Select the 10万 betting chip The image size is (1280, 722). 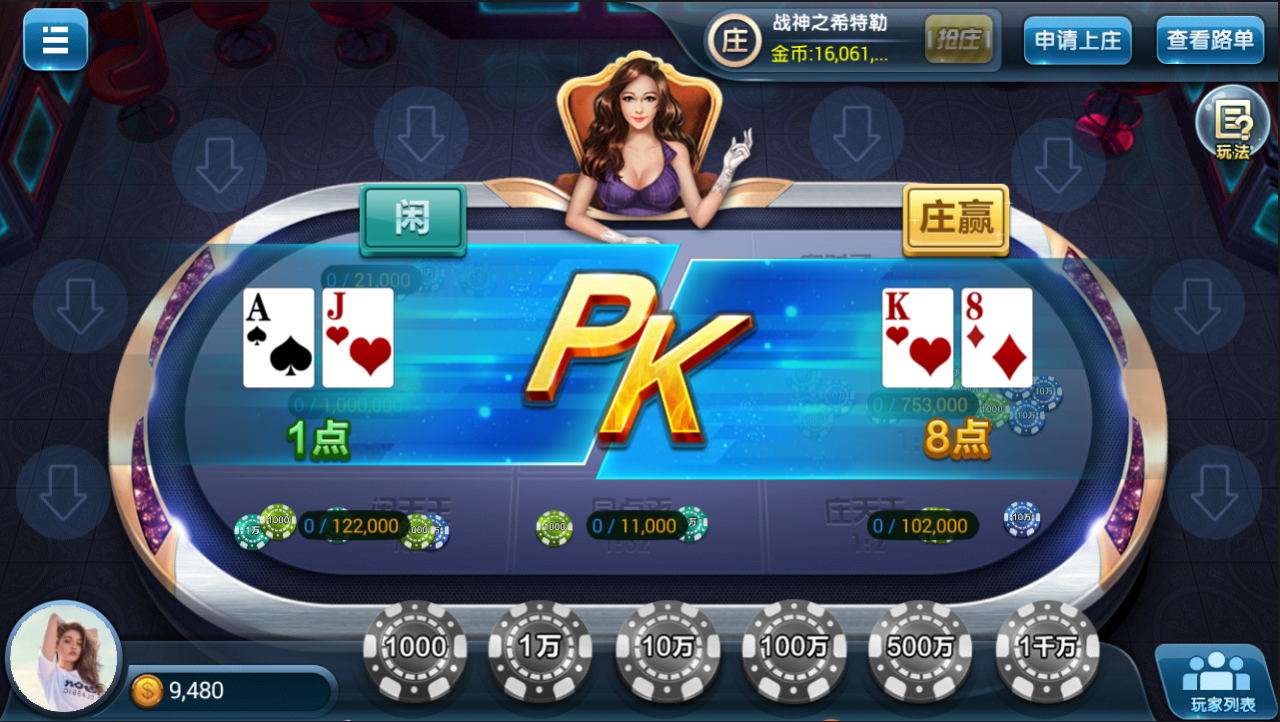click(666, 647)
